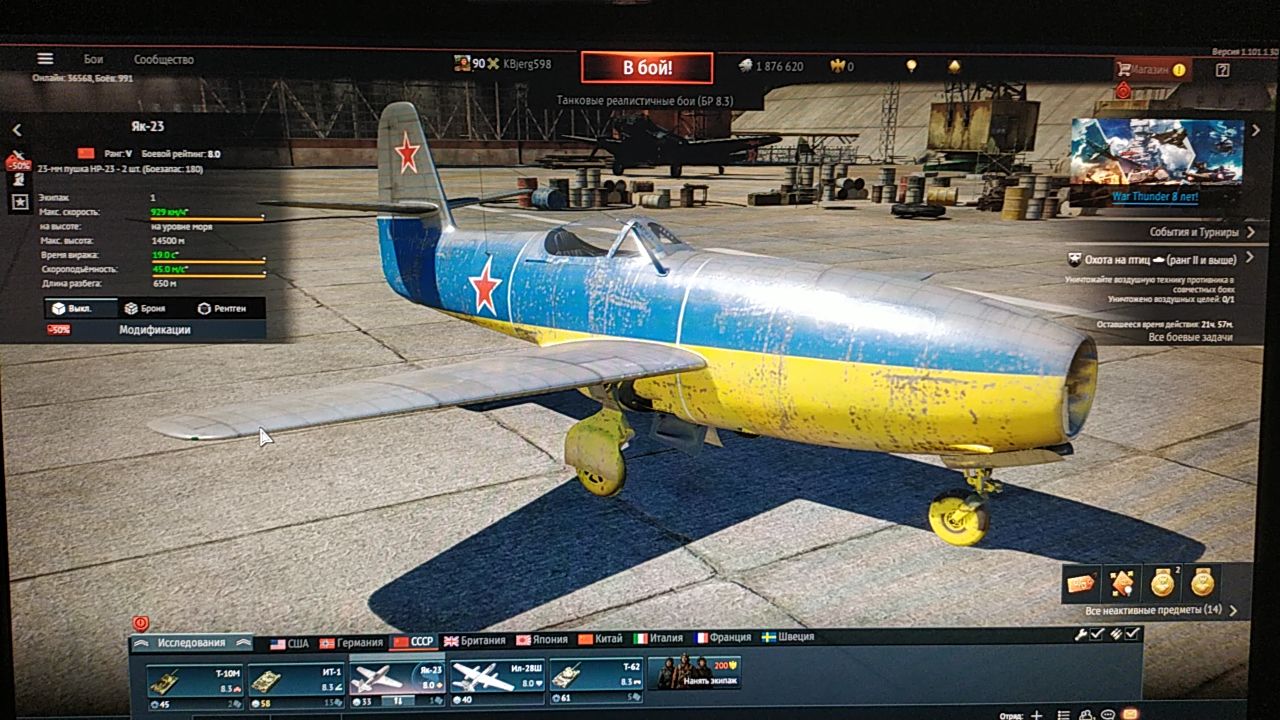Open the hamburger main menu
The width and height of the screenshot is (1280, 720).
click(45, 59)
